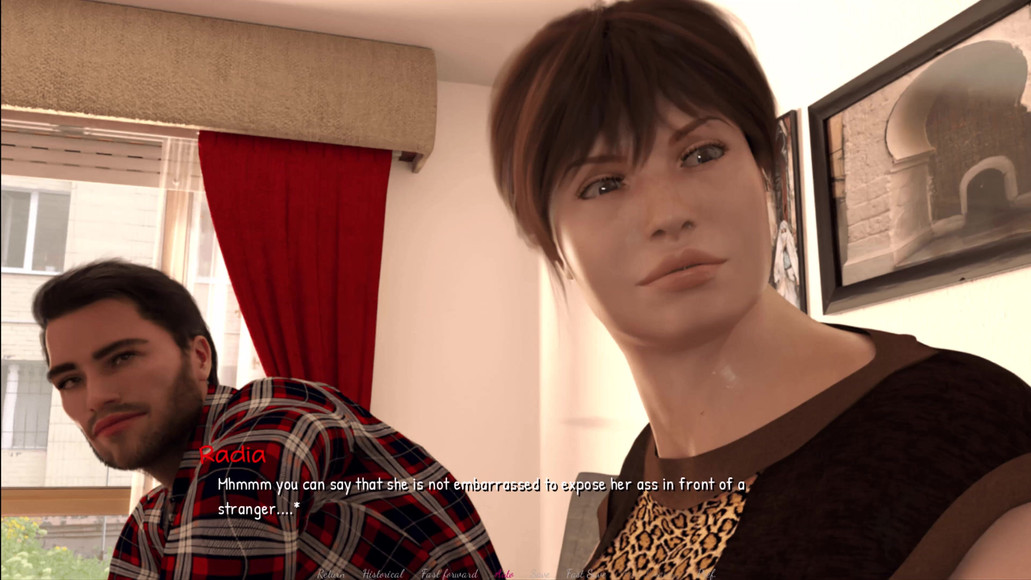Activate Fast forward in quick menu
1031x580 pixels.
coord(449,574)
